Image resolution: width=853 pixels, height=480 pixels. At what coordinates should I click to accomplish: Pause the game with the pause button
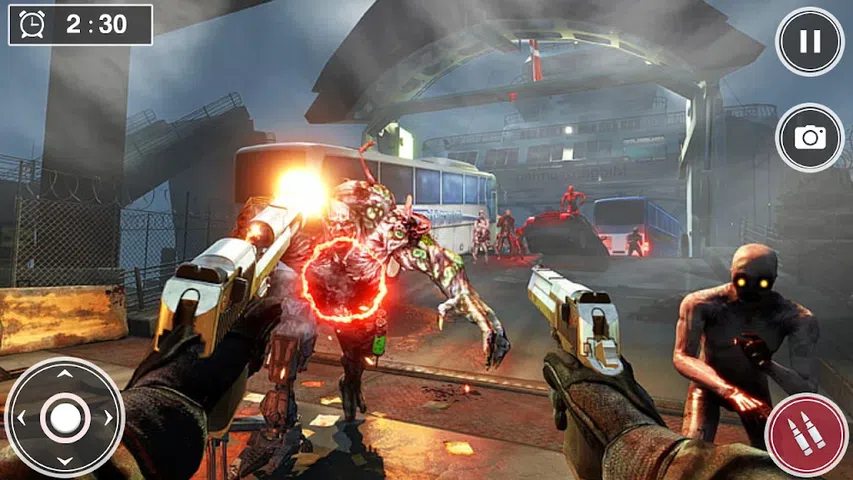[810, 41]
